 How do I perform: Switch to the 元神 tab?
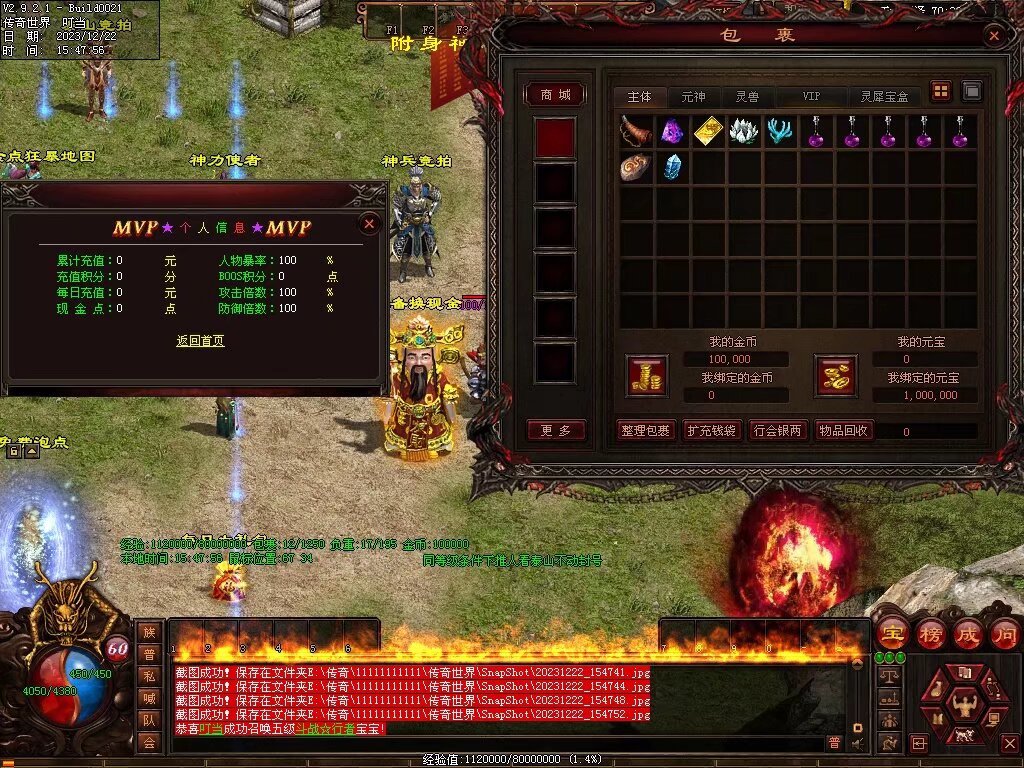coord(693,96)
